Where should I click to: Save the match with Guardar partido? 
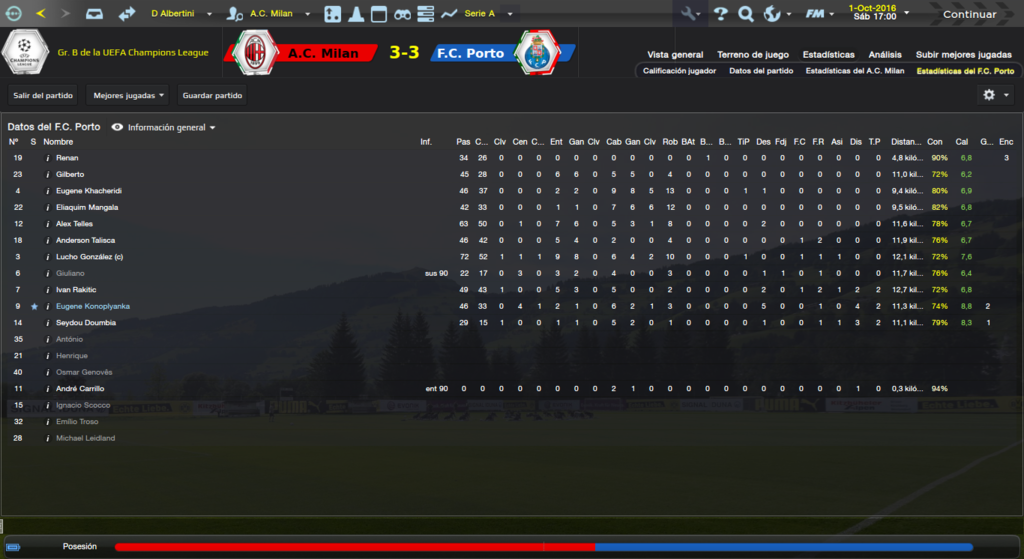212,96
